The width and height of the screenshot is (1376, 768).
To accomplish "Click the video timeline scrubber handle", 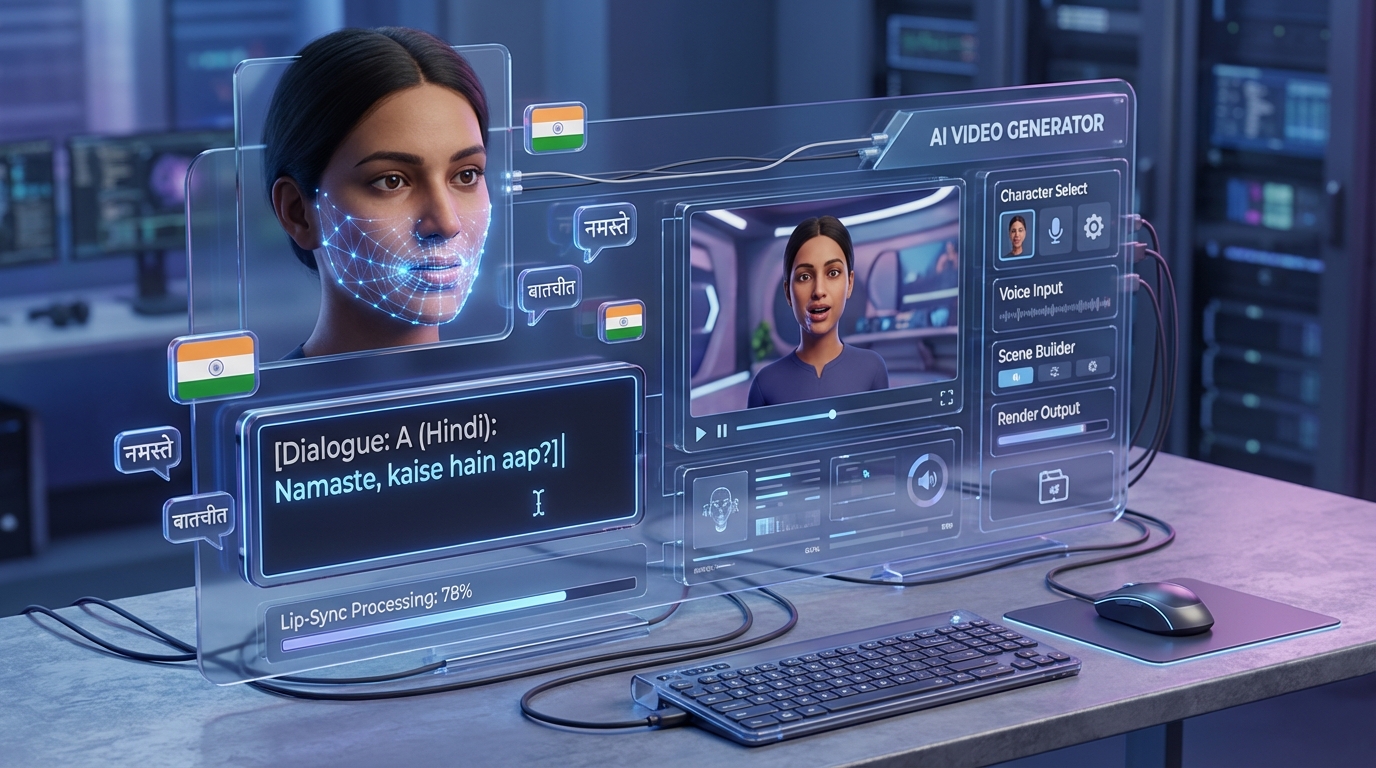I will click(x=831, y=414).
